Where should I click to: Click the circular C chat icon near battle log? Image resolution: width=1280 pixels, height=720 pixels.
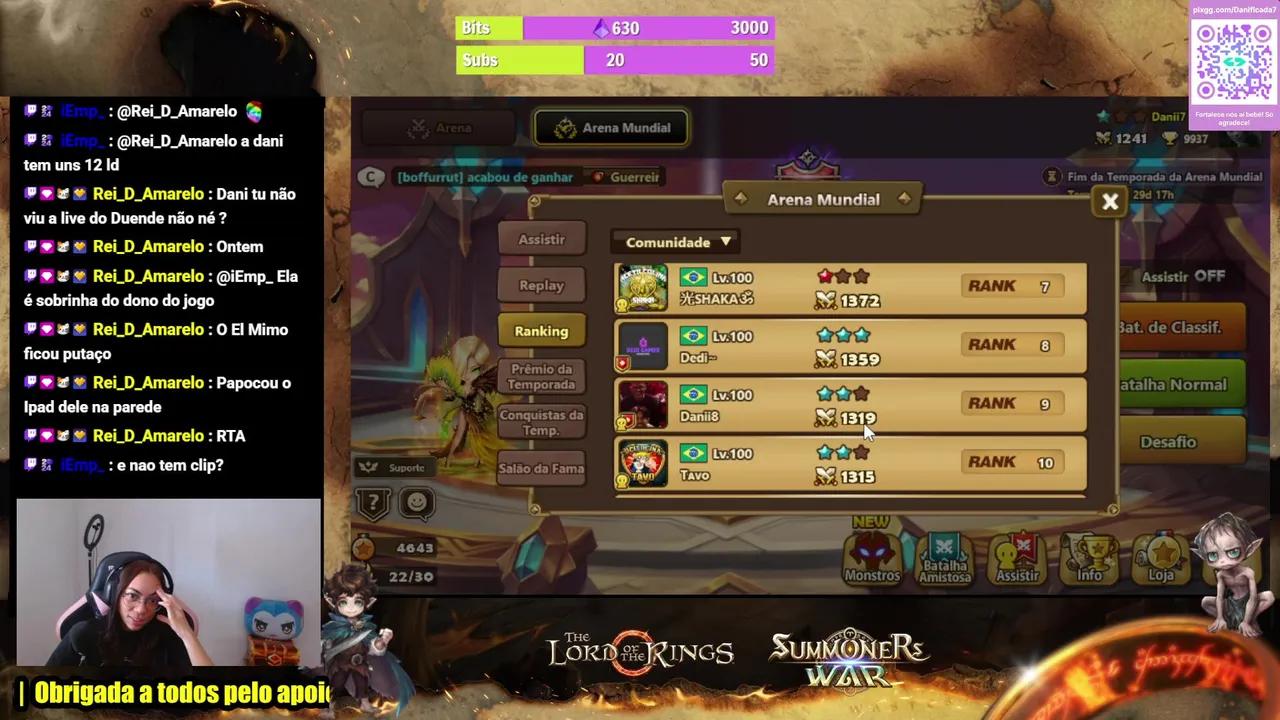click(370, 176)
